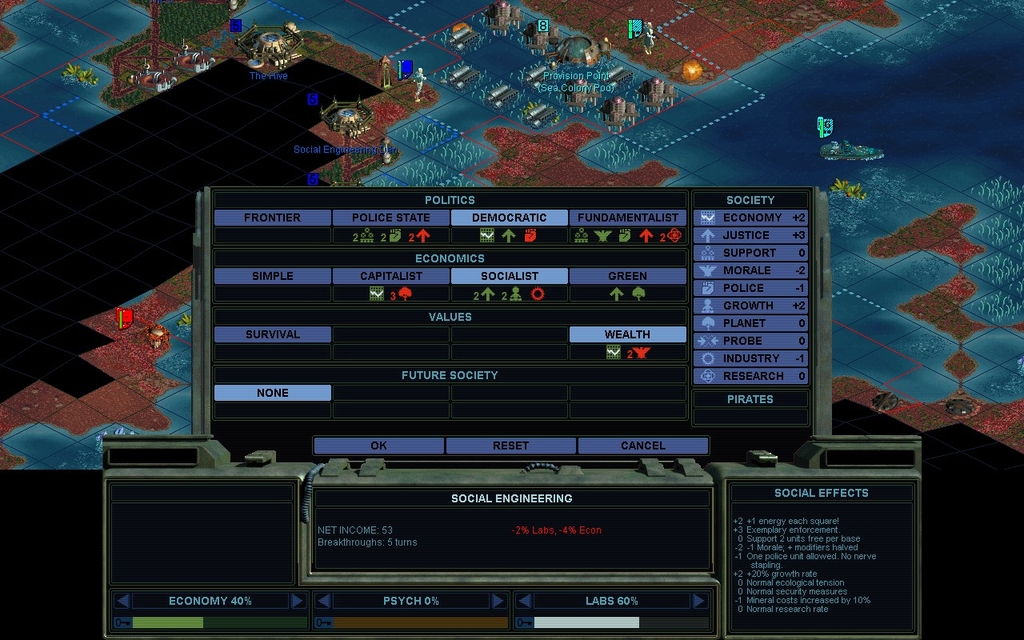Cancel the social engineering dialog
The image size is (1024, 640).
coord(642,446)
